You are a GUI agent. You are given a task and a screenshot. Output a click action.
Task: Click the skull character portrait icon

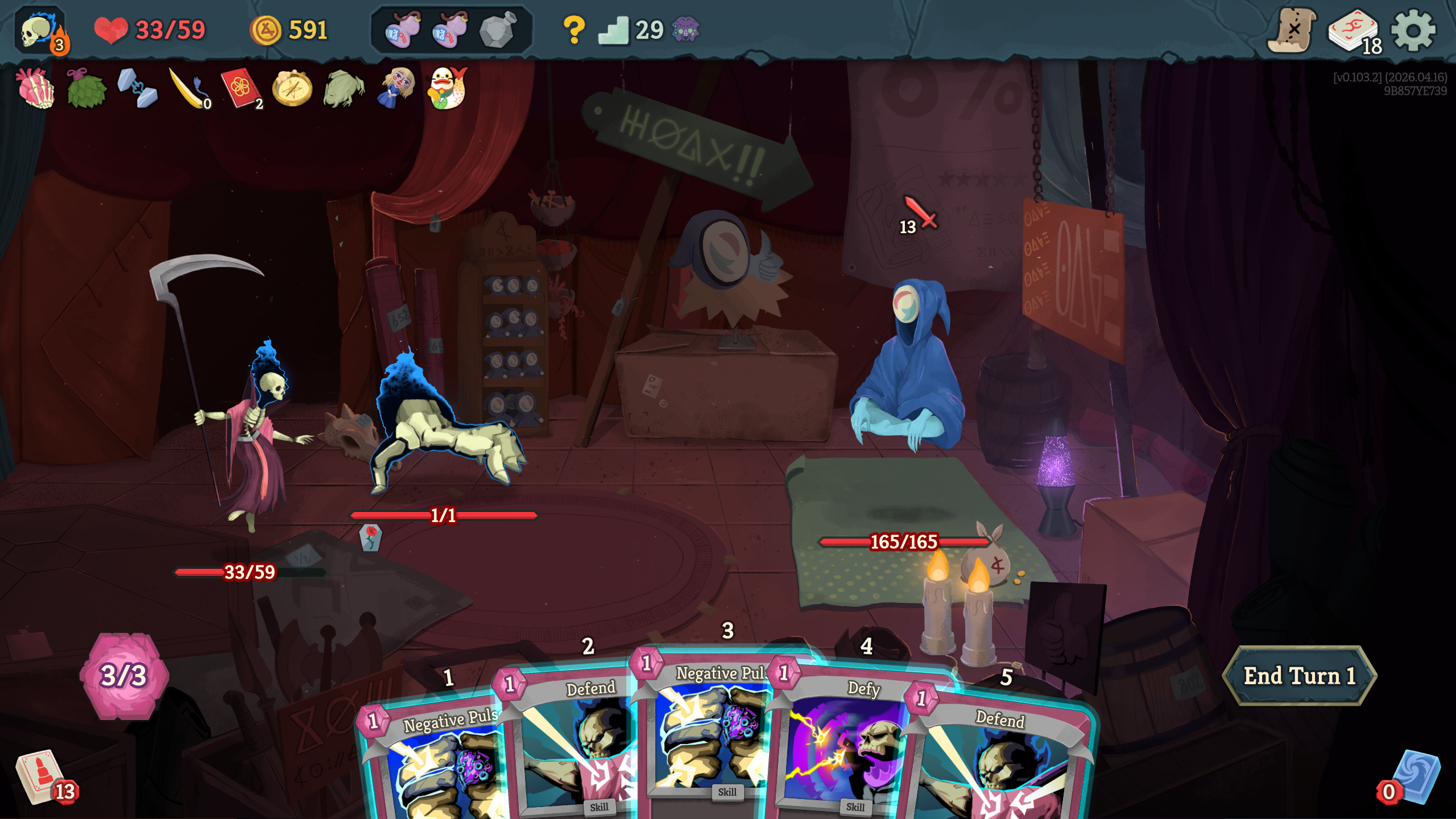(40, 31)
